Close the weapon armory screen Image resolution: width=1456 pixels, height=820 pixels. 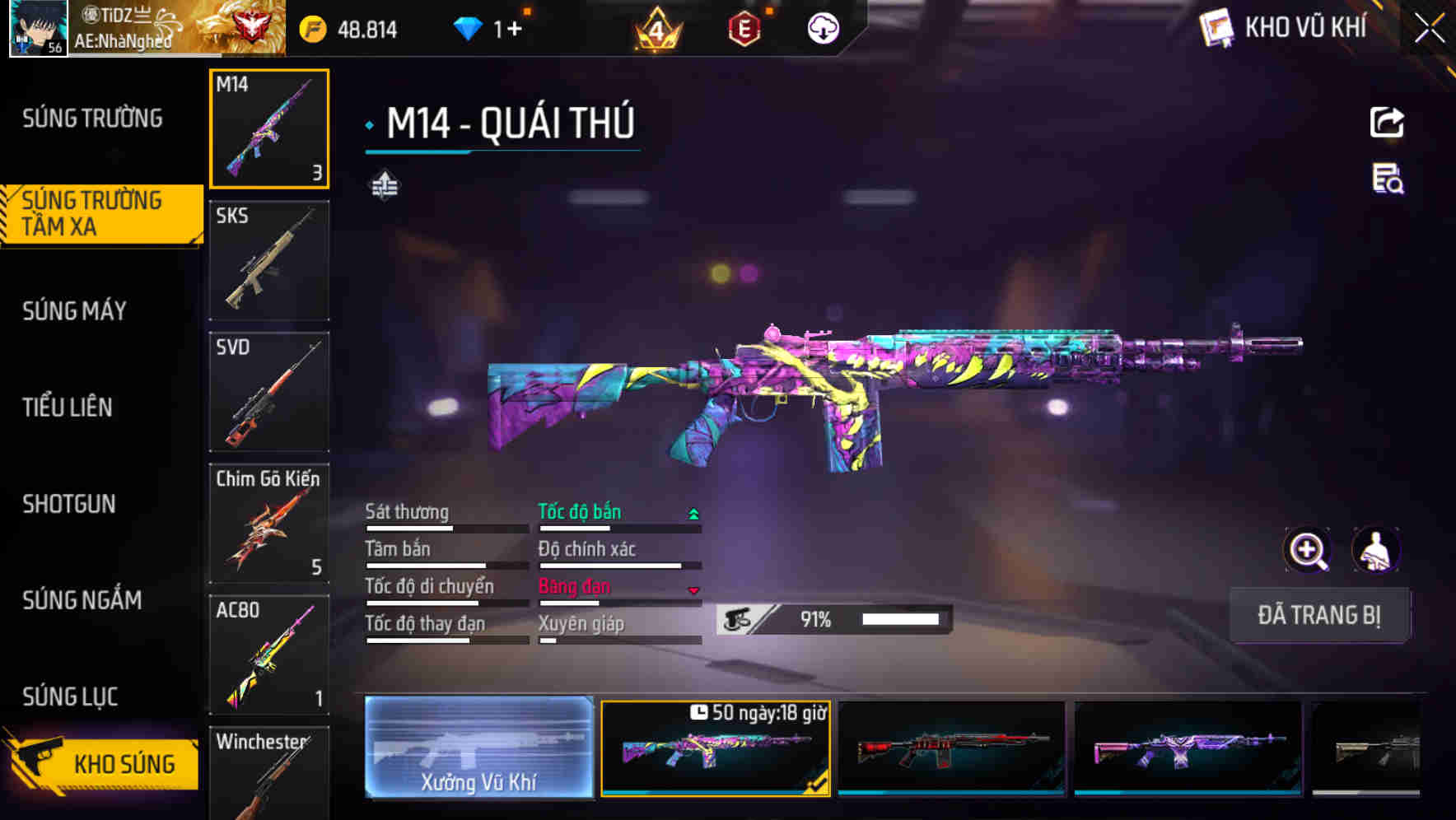point(1429,29)
